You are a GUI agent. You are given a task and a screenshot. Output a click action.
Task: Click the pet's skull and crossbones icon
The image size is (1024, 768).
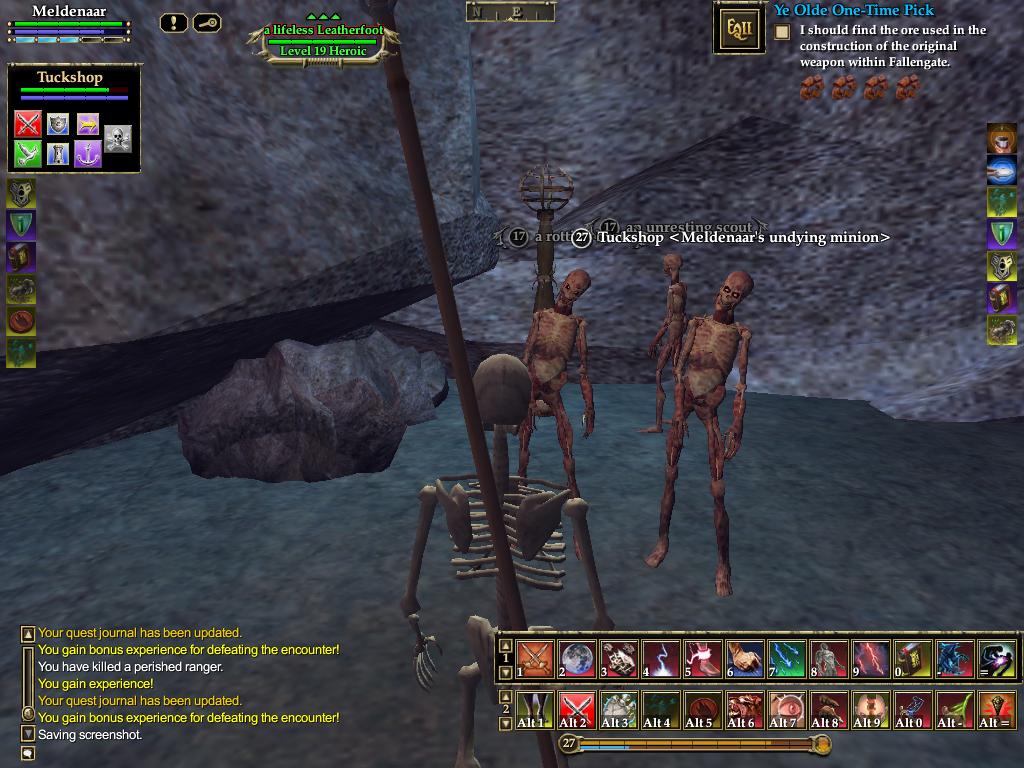coord(118,139)
